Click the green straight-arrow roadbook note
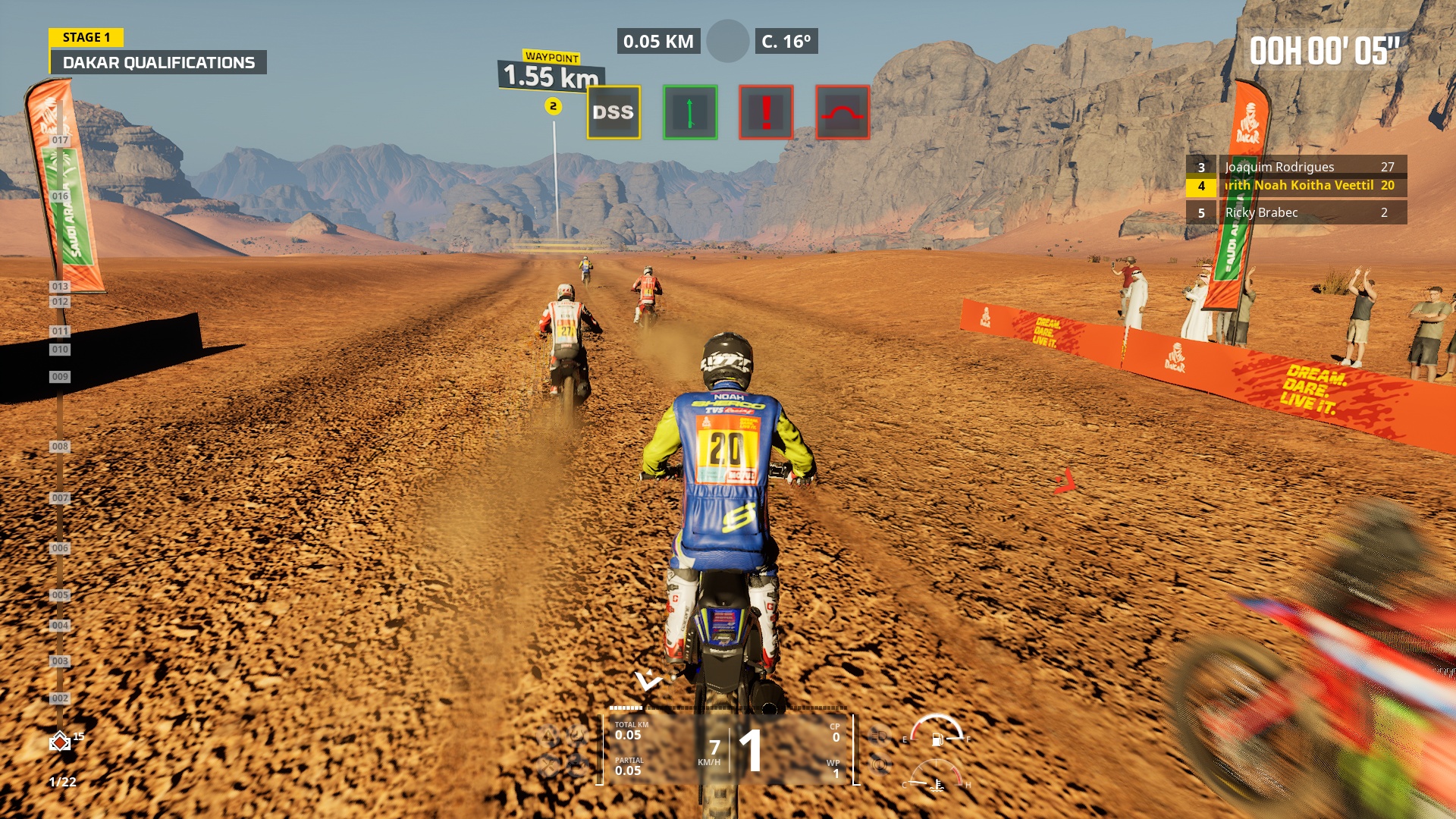 tap(689, 111)
